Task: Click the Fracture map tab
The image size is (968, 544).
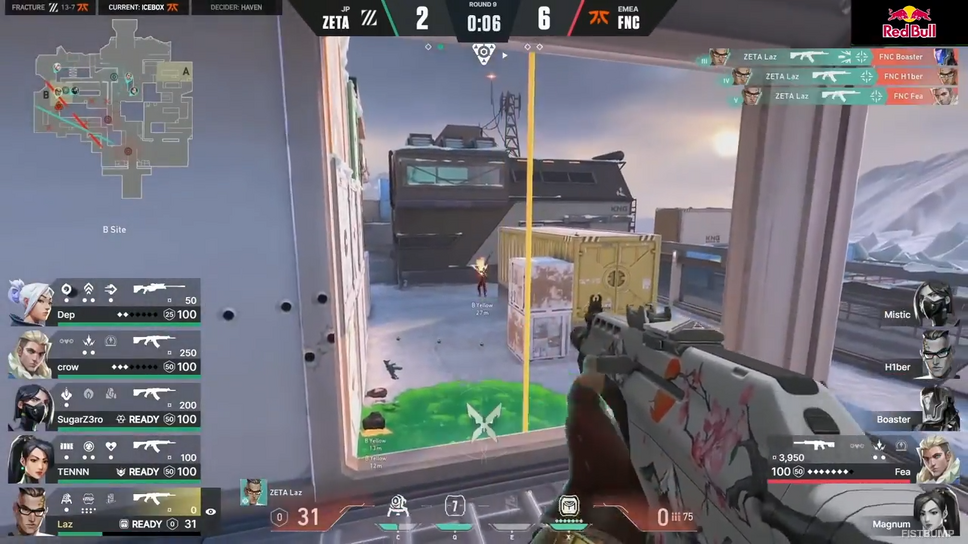Action: tap(50, 8)
